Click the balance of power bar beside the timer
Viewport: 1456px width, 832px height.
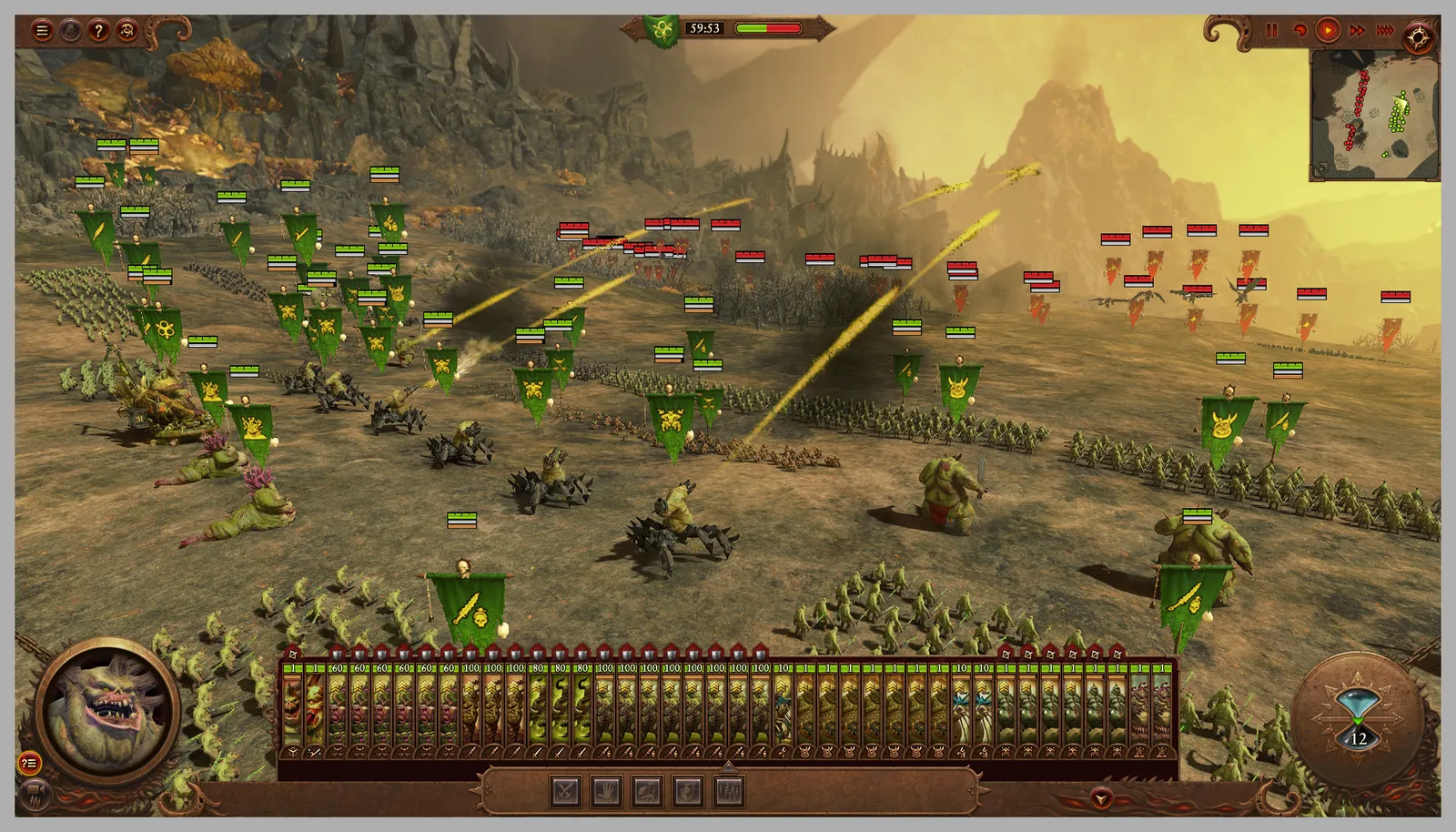769,28
